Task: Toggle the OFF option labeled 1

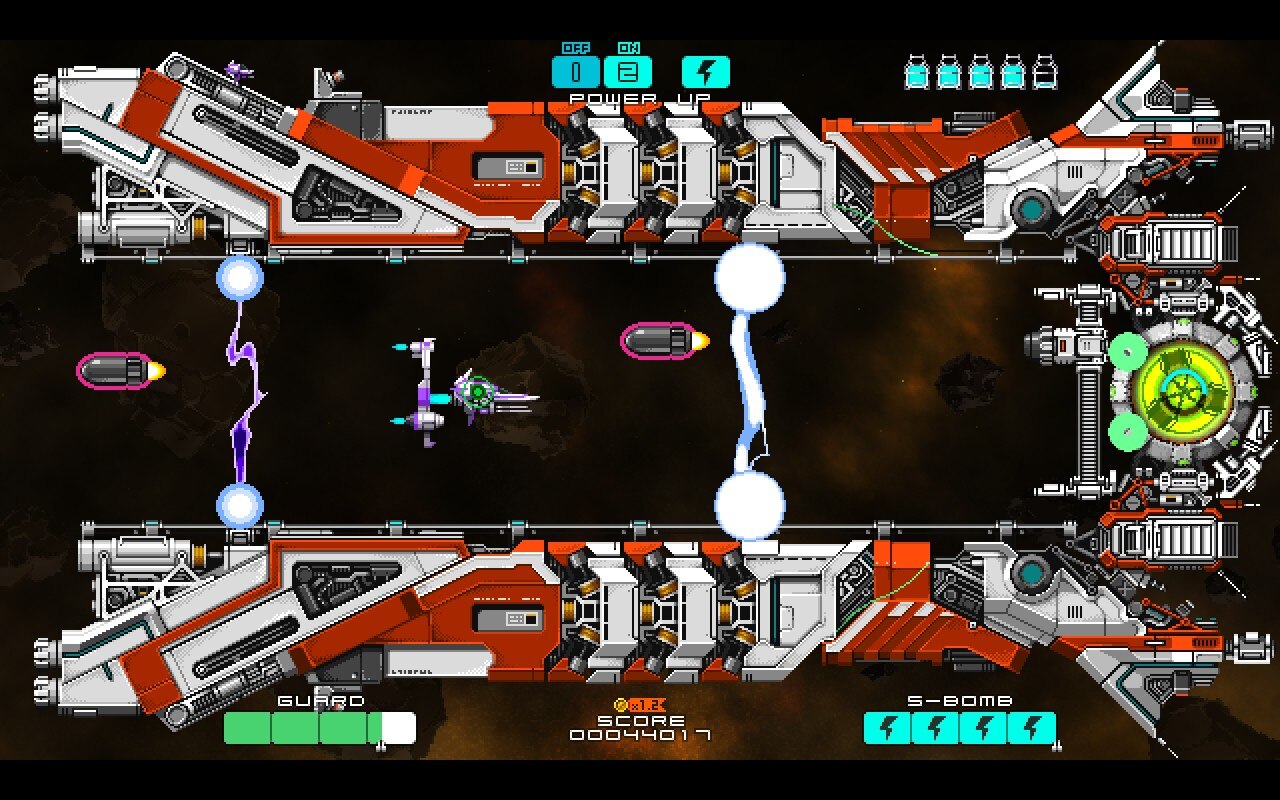Action: coord(575,71)
